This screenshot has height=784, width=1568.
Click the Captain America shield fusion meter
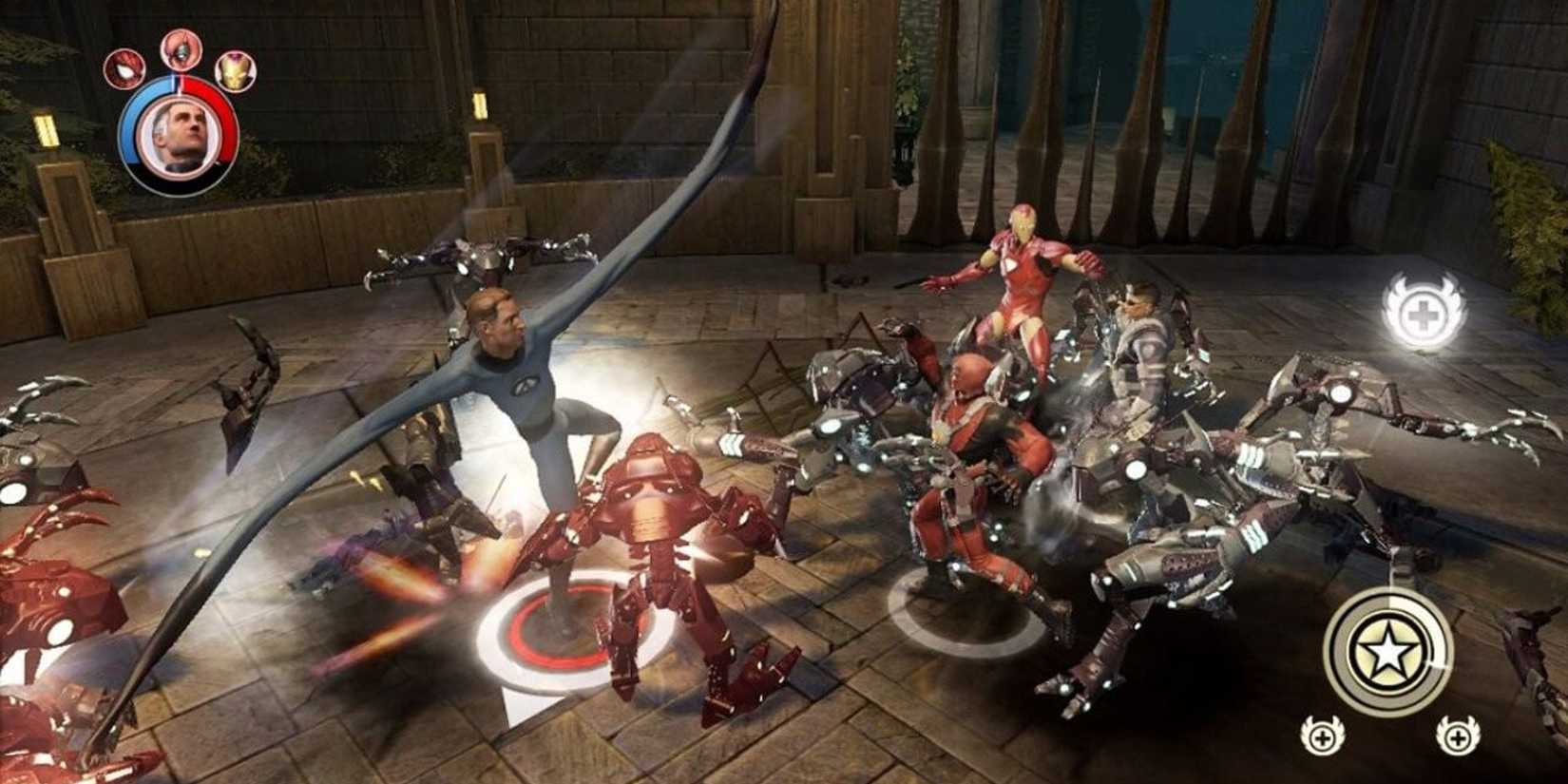point(1389,653)
